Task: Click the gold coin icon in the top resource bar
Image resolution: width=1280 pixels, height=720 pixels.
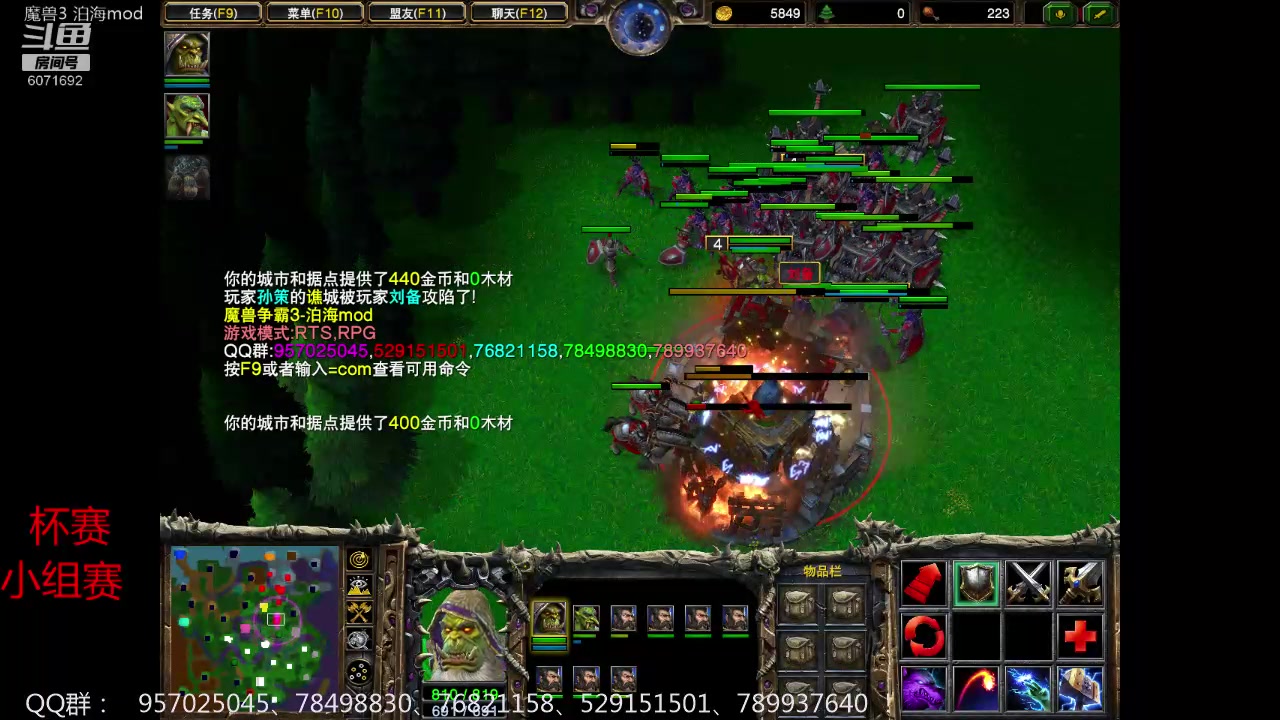Action: [x=724, y=13]
